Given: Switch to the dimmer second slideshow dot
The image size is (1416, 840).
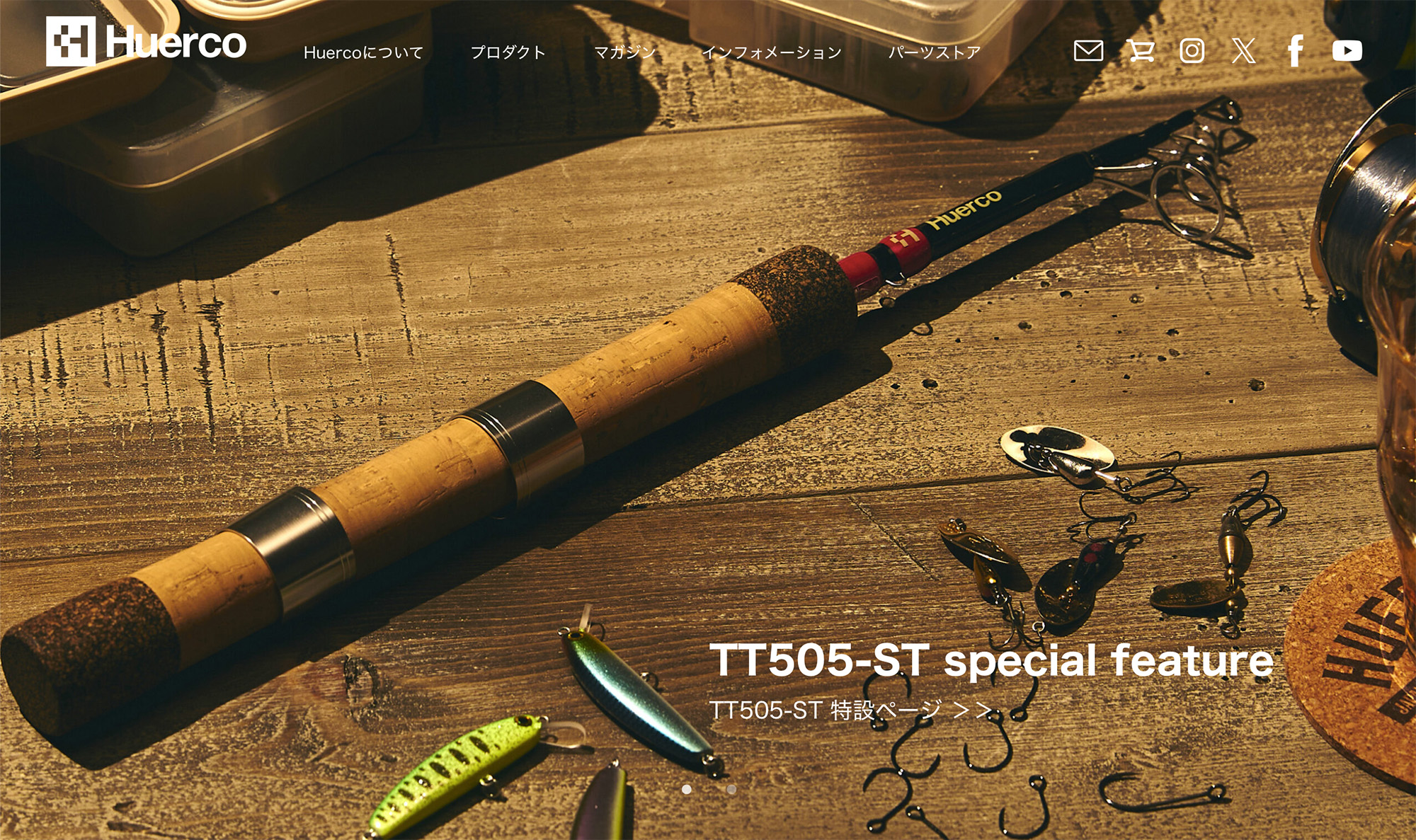Looking at the screenshot, I should pyautogui.click(x=731, y=789).
